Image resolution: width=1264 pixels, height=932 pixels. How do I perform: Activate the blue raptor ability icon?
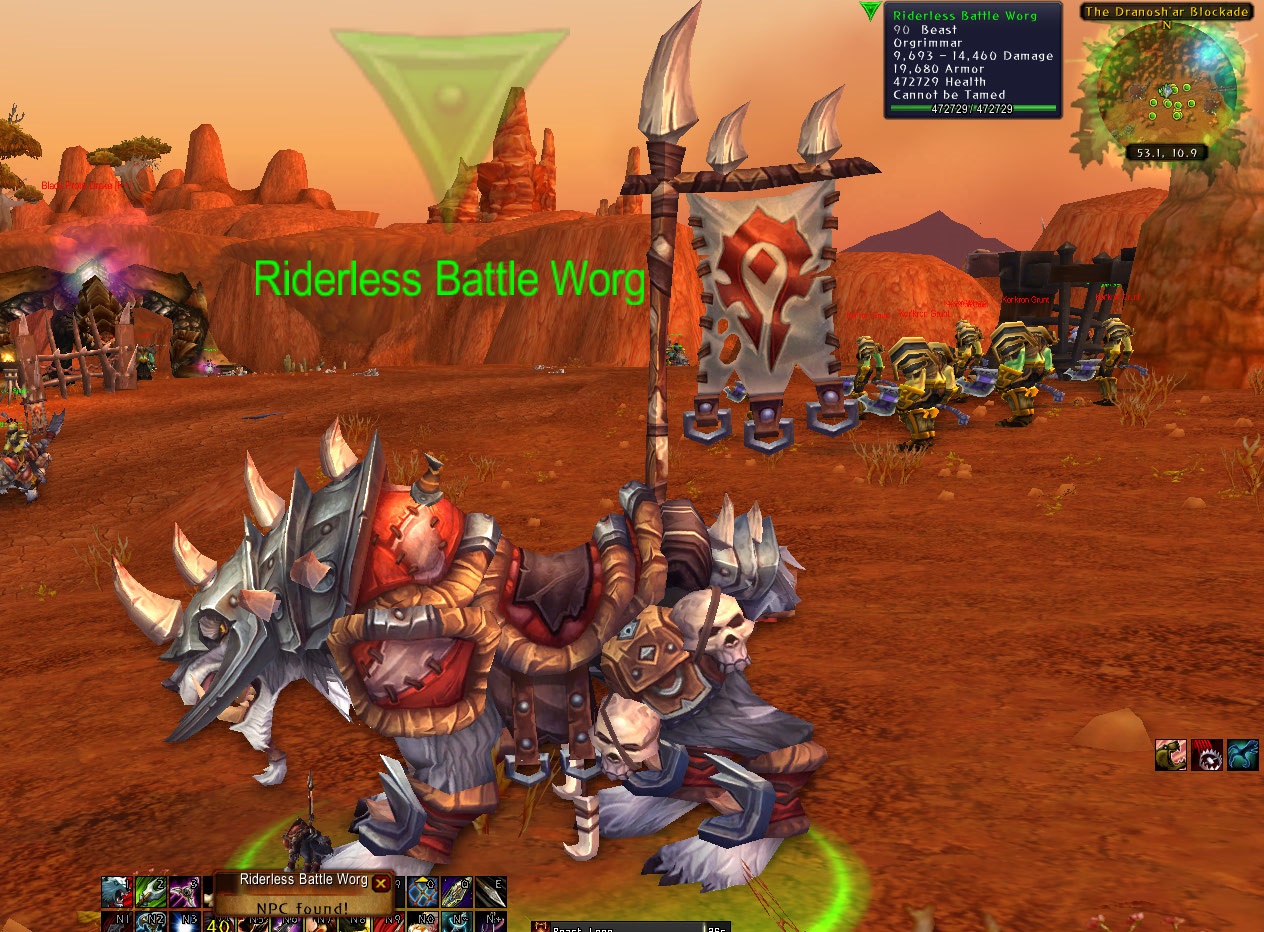coord(1243,755)
